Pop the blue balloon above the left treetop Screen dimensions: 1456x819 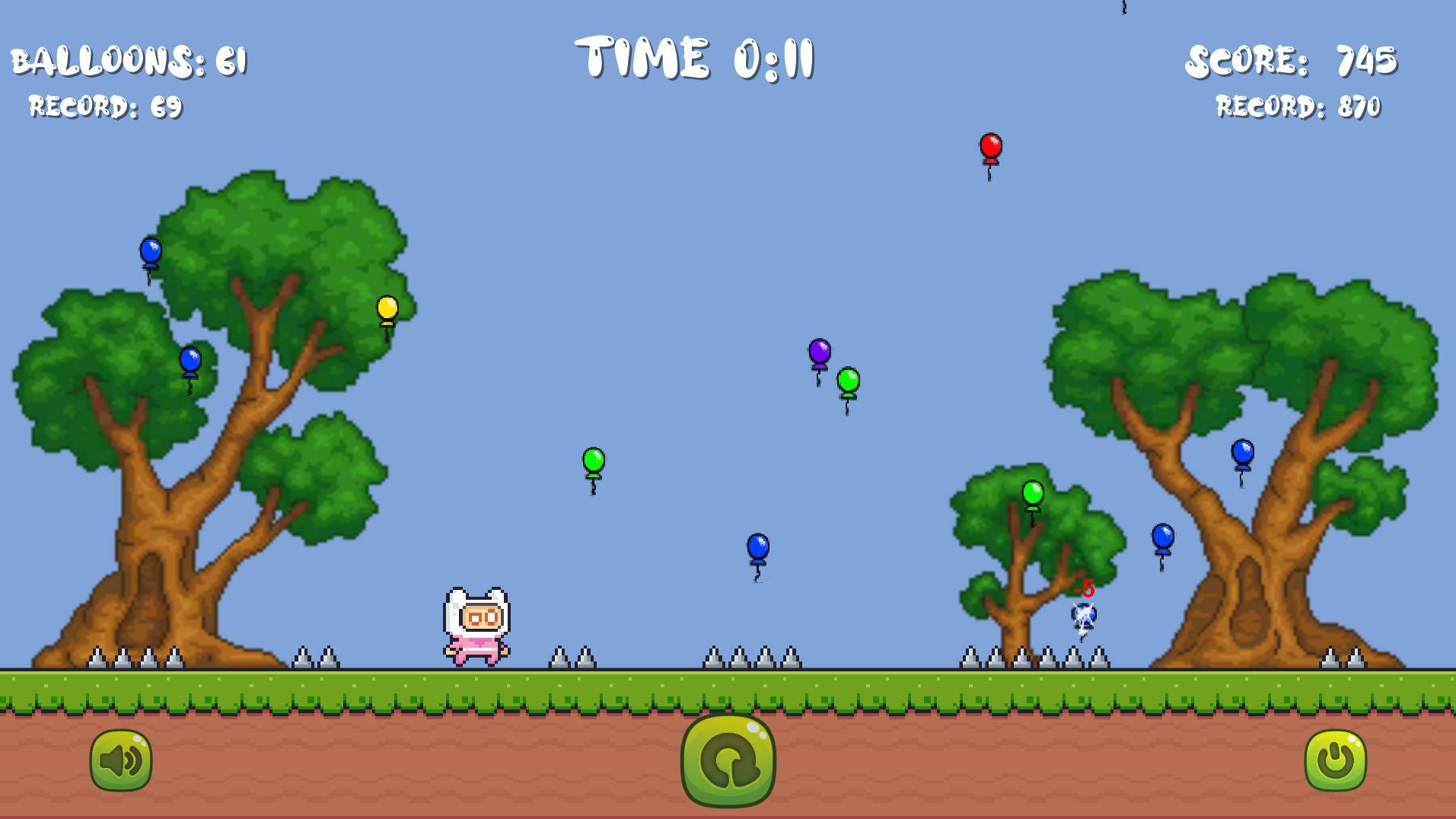pos(150,250)
